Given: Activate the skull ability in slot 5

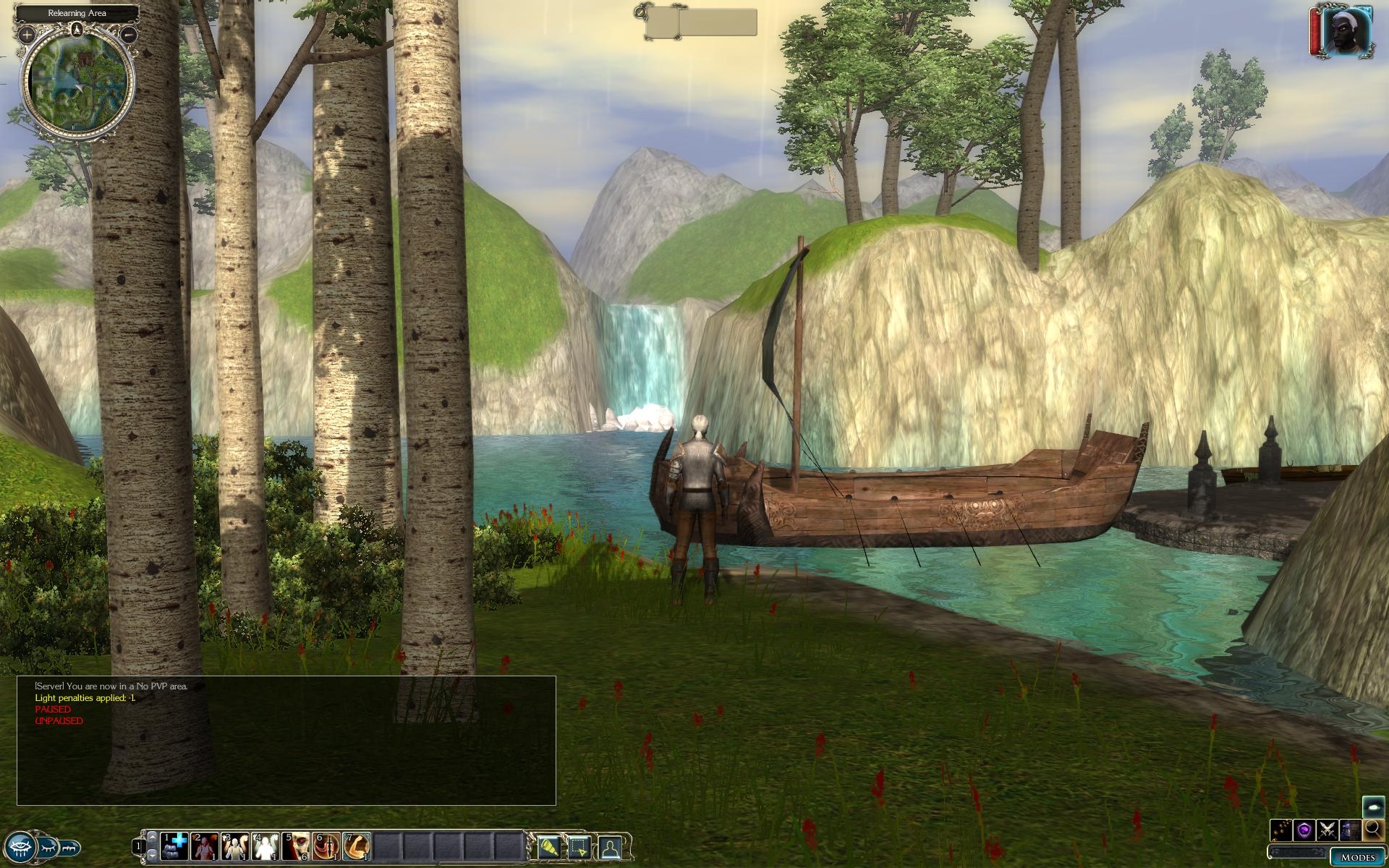Looking at the screenshot, I should coord(296,846).
